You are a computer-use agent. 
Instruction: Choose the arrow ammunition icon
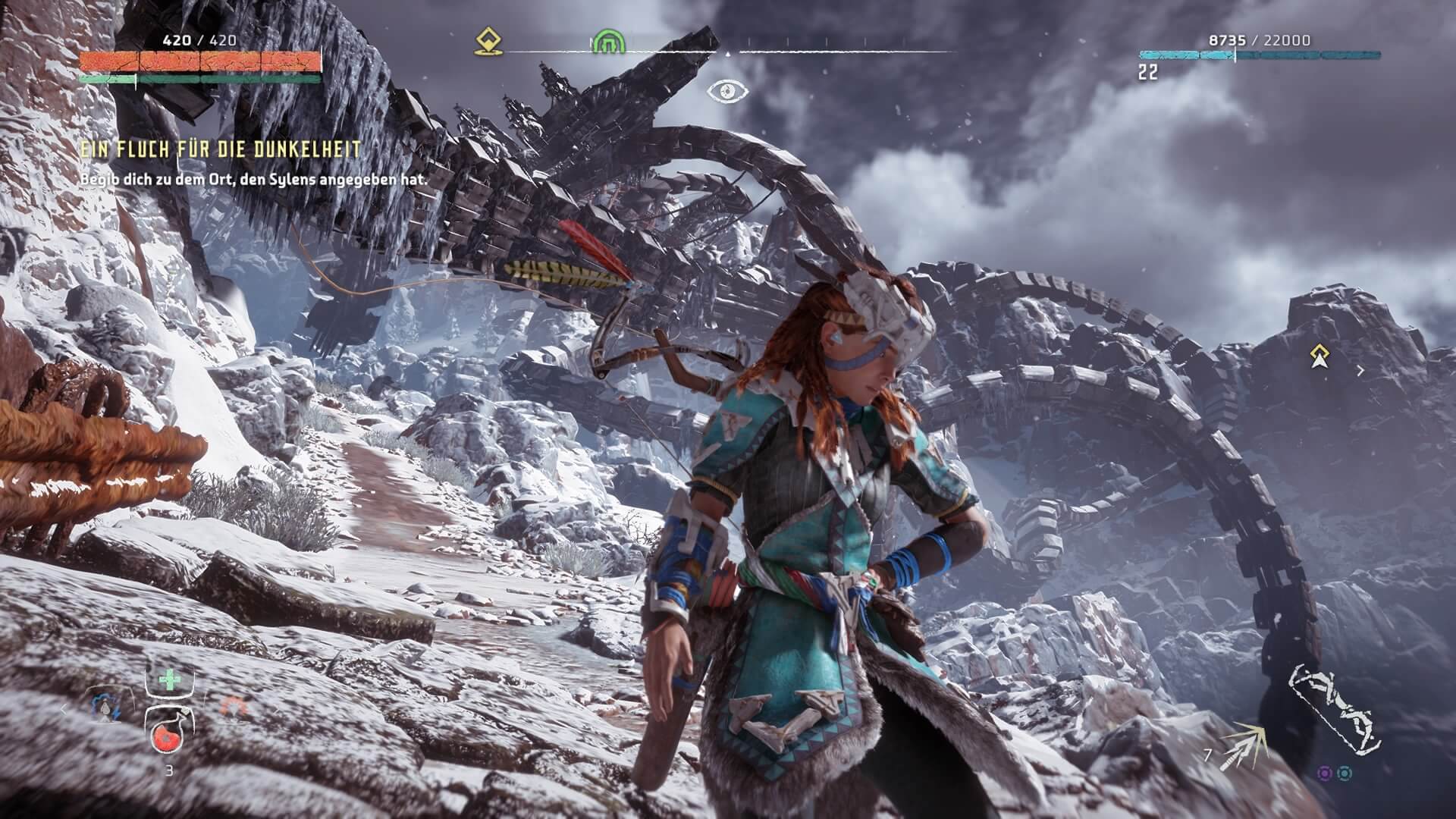[x=1244, y=747]
